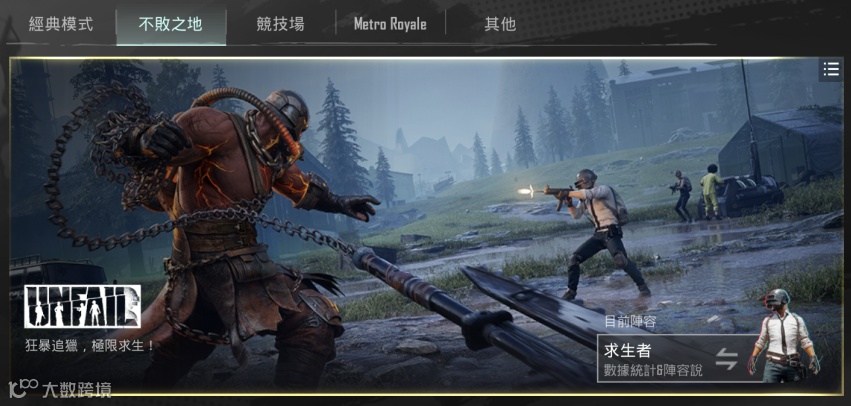This screenshot has width=851, height=406.
Task: Select the 不敗之地 tab
Action: 170,24
